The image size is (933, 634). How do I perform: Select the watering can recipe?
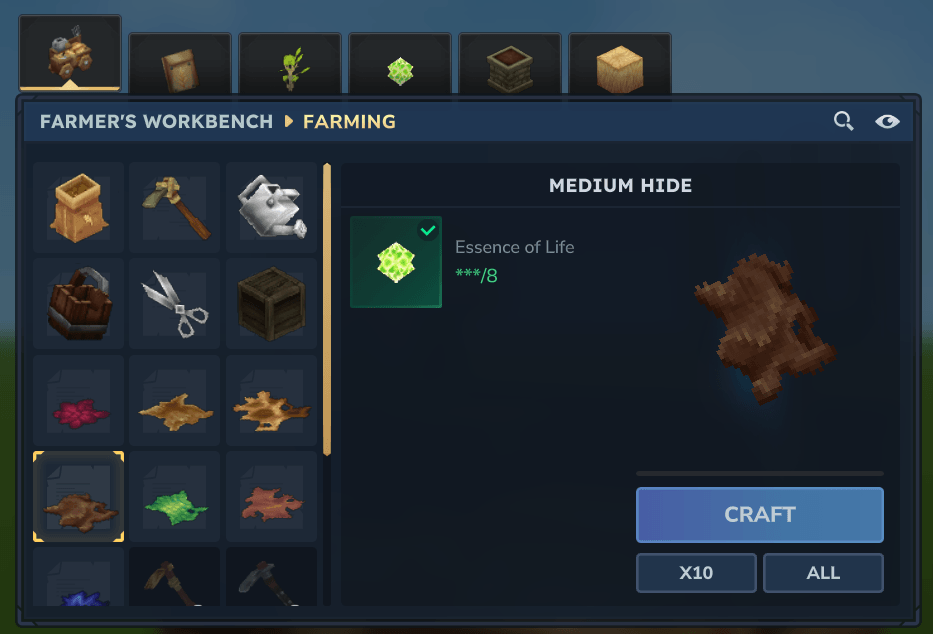click(x=271, y=208)
